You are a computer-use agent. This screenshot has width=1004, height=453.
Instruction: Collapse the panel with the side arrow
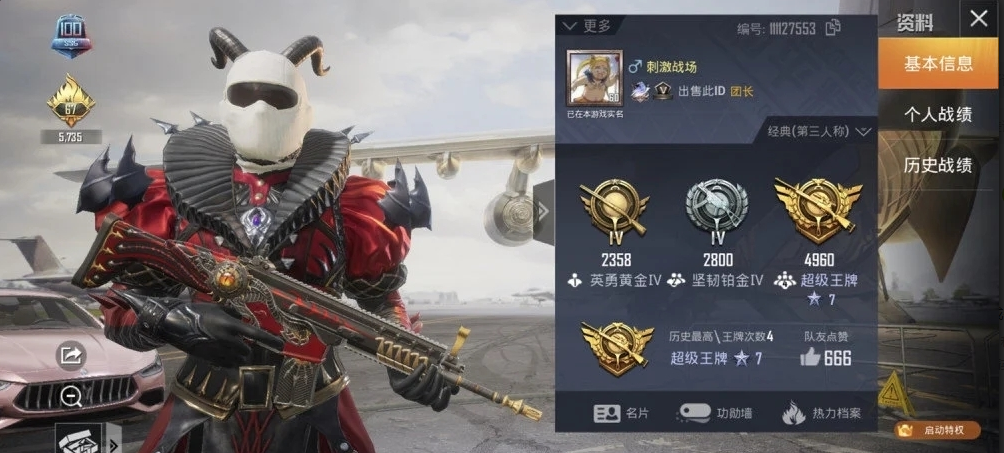point(543,211)
